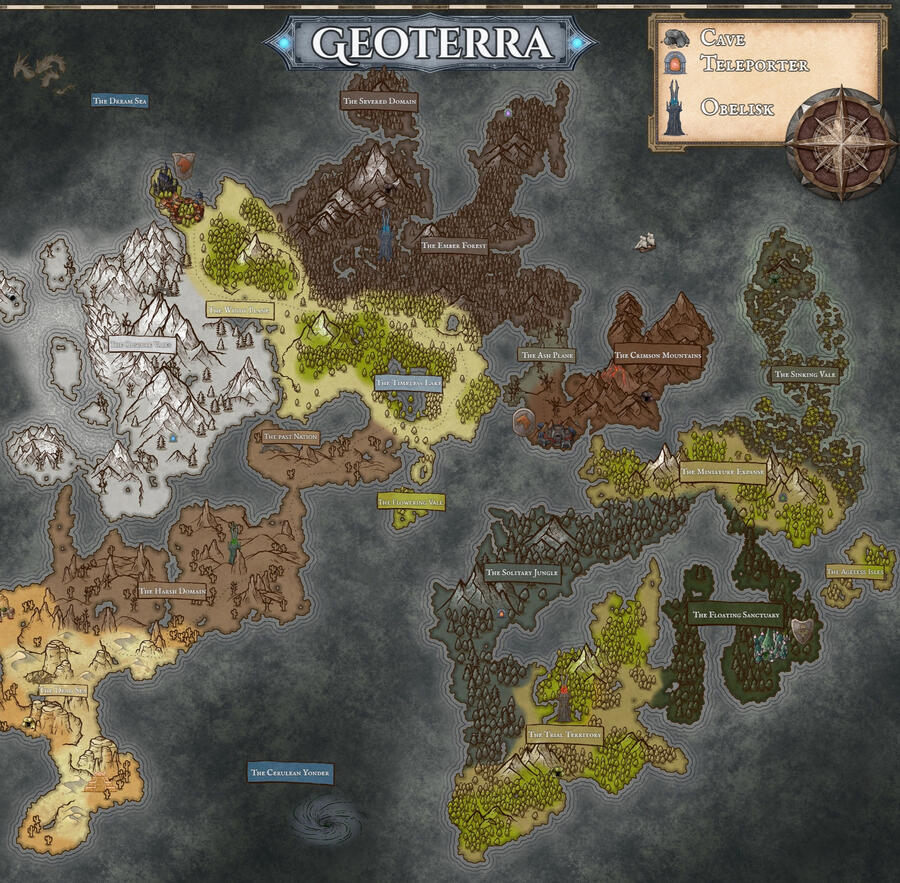Select The Timeless Lake label
The width and height of the screenshot is (900, 883).
[x=409, y=382]
